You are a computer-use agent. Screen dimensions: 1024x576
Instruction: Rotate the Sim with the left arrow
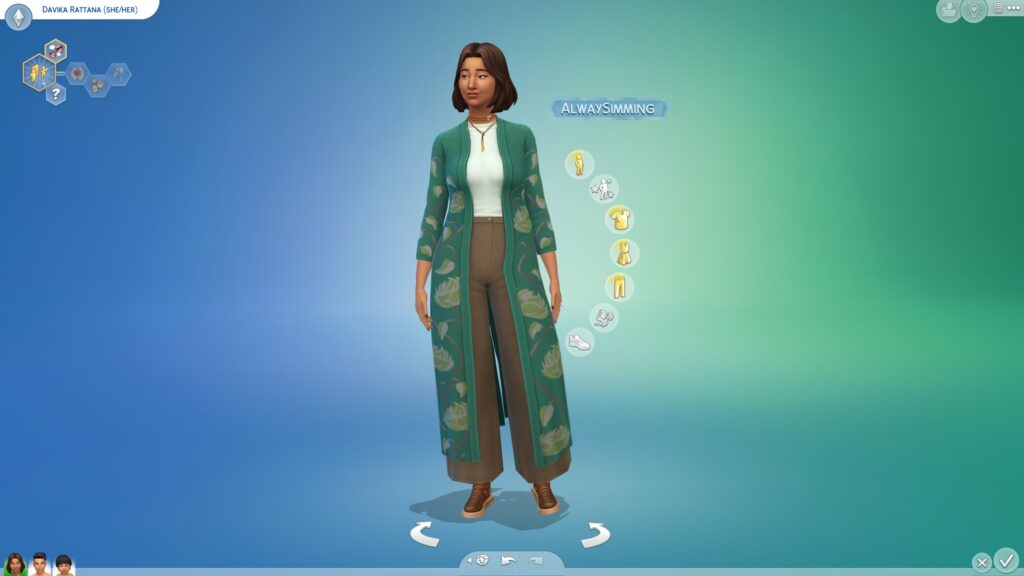click(424, 534)
